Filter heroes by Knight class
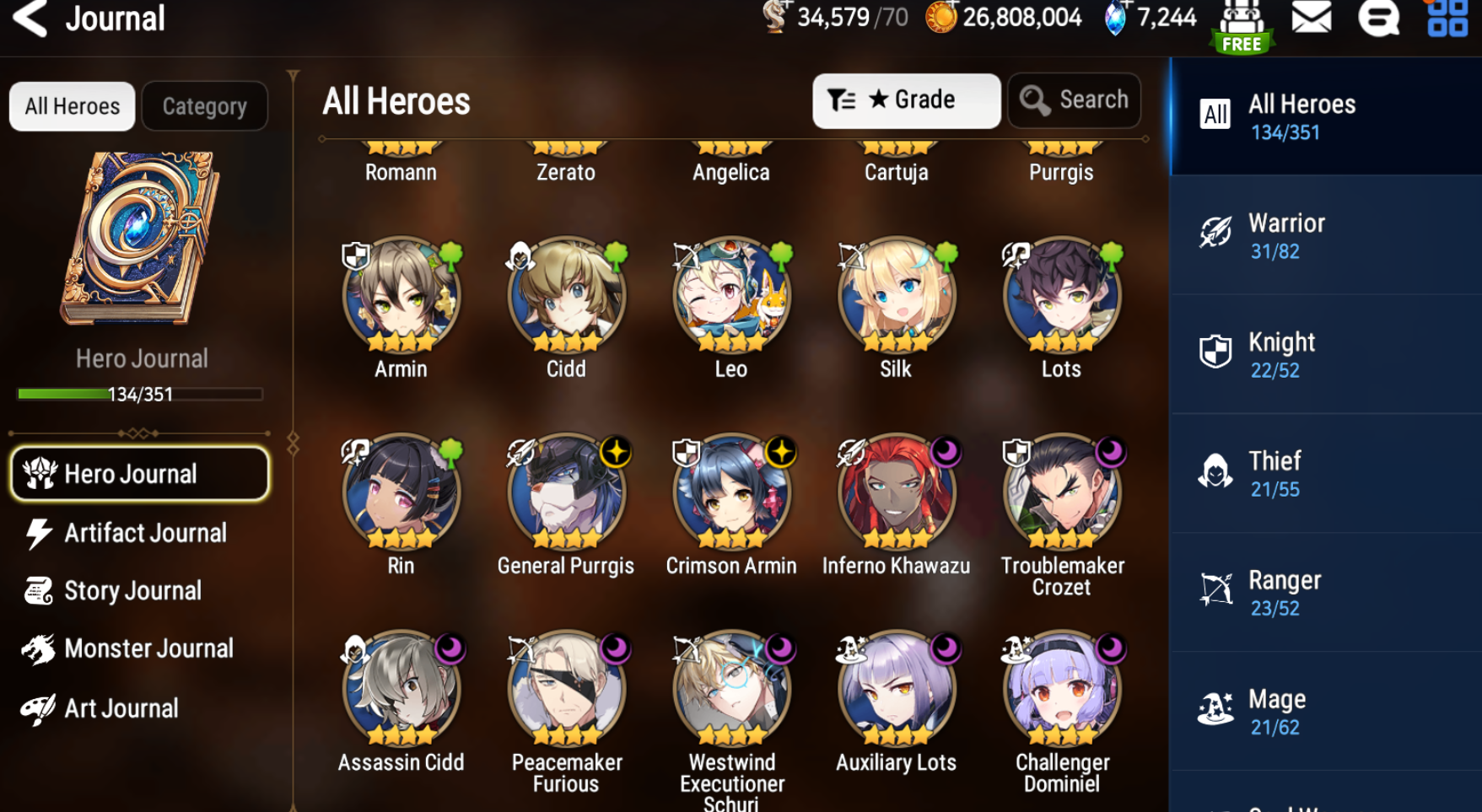 click(x=1324, y=354)
